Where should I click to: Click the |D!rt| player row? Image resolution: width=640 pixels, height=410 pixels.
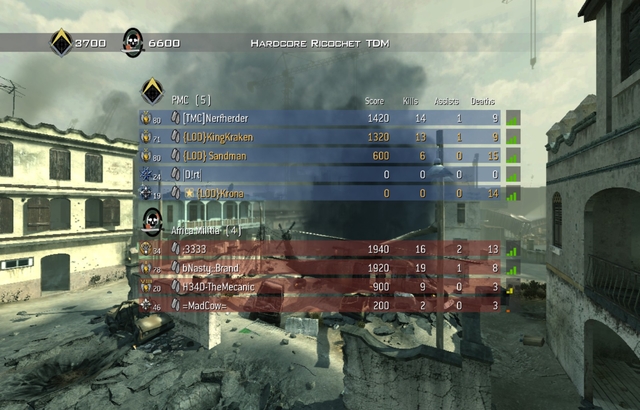click(320, 175)
